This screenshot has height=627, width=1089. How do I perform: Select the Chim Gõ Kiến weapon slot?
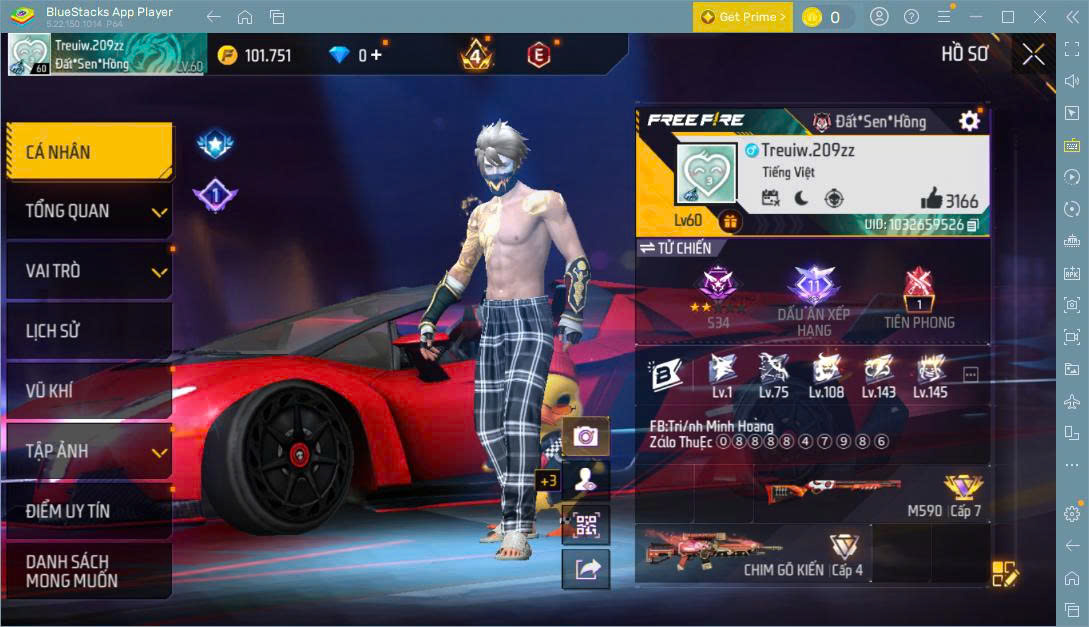pyautogui.click(x=752, y=553)
